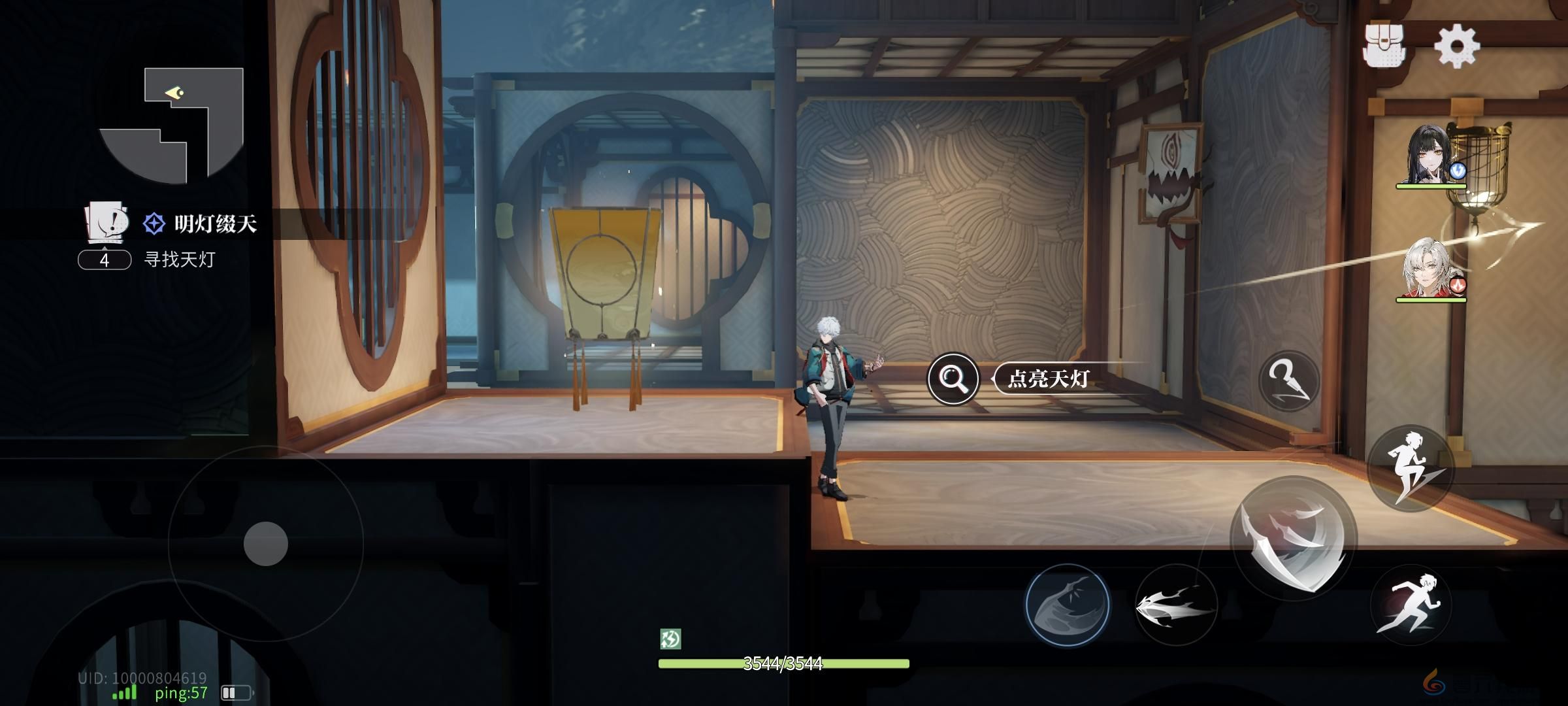Open the 明灯缀天 quest tracker
Viewport: 1568px width, 706px height.
(x=200, y=224)
